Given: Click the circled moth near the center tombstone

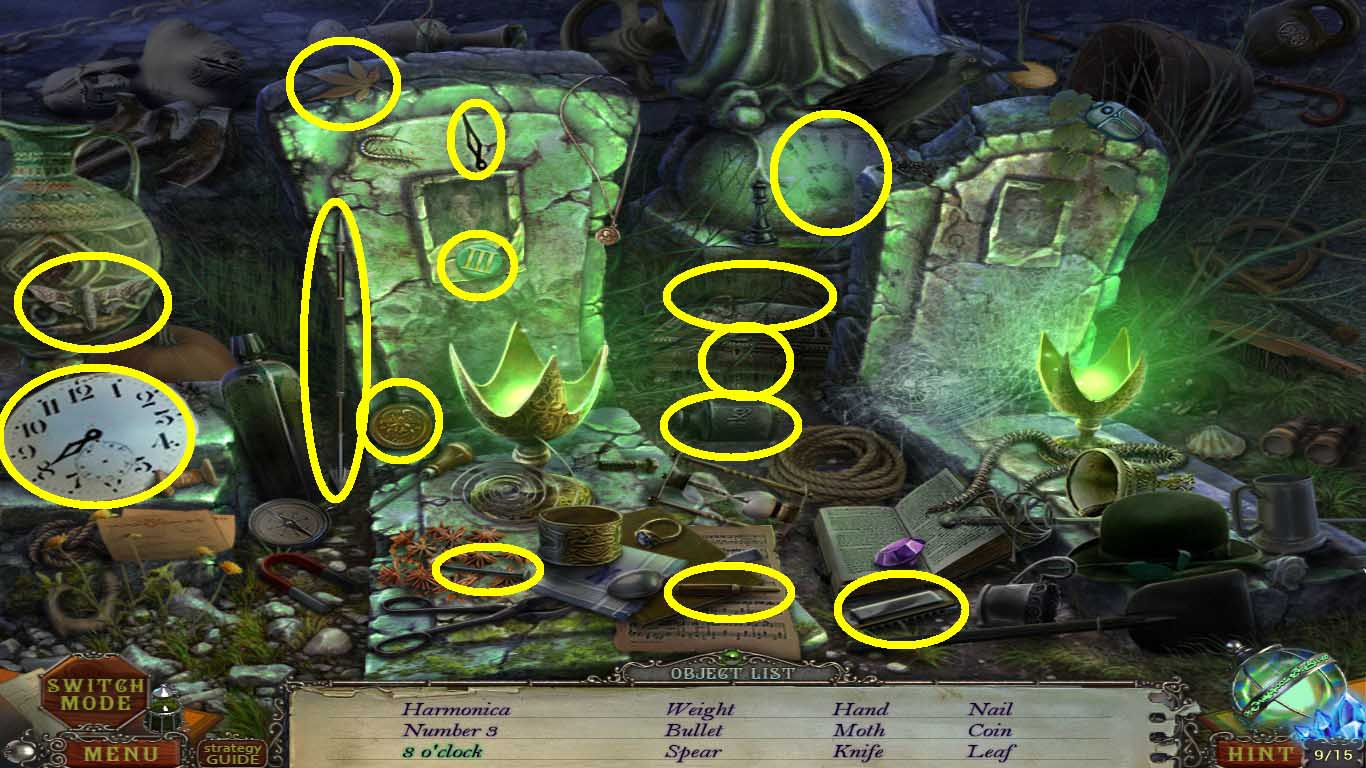Looking at the screenshot, I should [x=744, y=358].
